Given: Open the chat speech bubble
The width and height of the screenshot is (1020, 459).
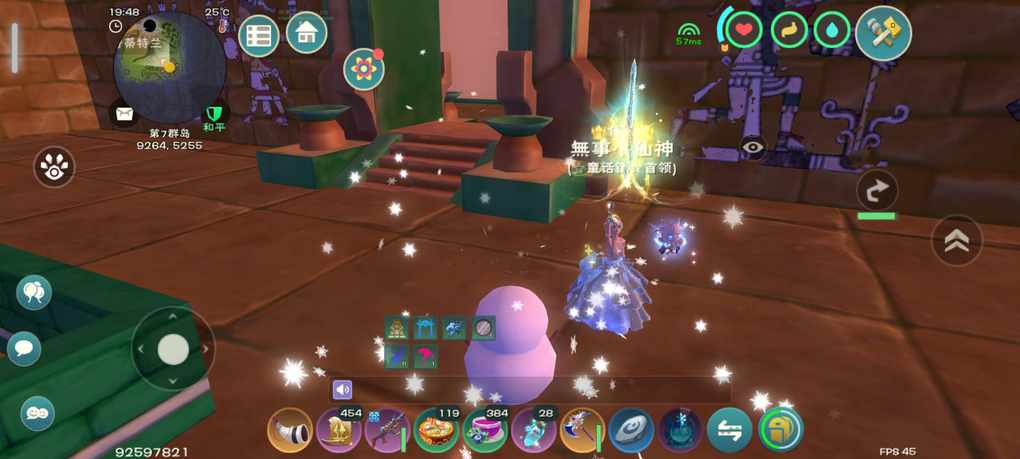Looking at the screenshot, I should pos(24,348).
